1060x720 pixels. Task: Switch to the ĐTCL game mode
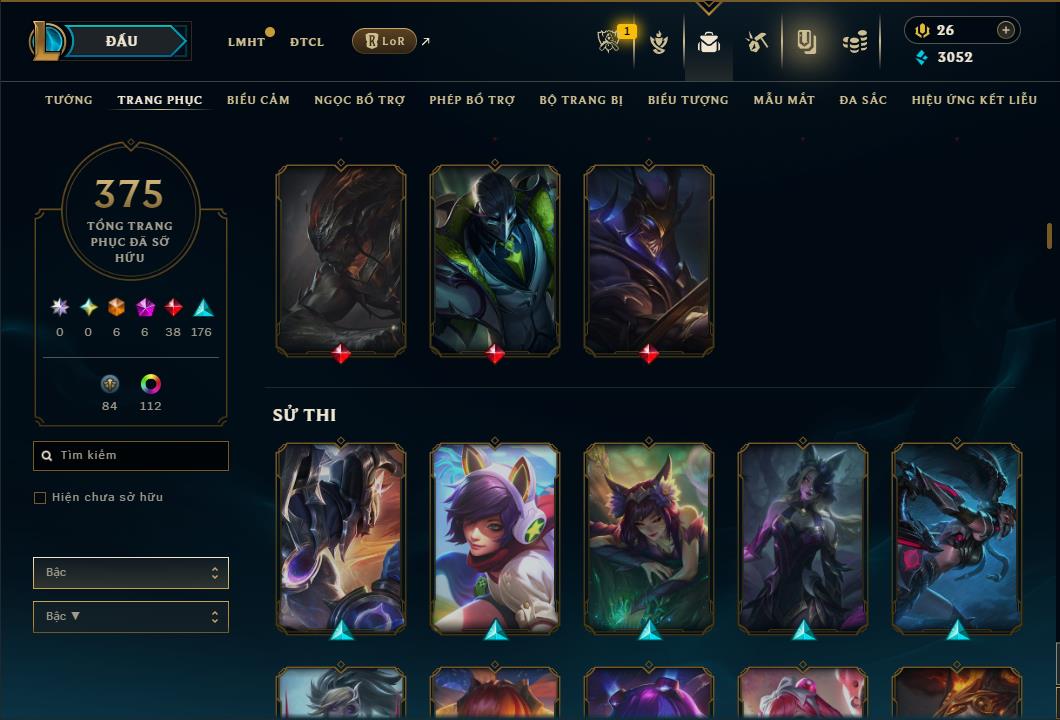point(307,42)
